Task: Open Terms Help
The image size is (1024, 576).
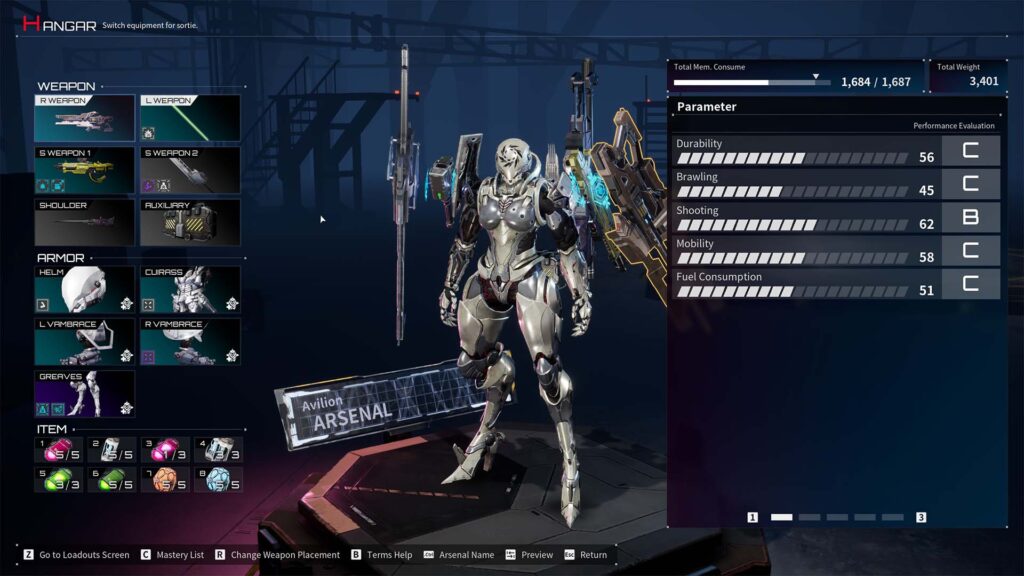Action: tap(382, 555)
